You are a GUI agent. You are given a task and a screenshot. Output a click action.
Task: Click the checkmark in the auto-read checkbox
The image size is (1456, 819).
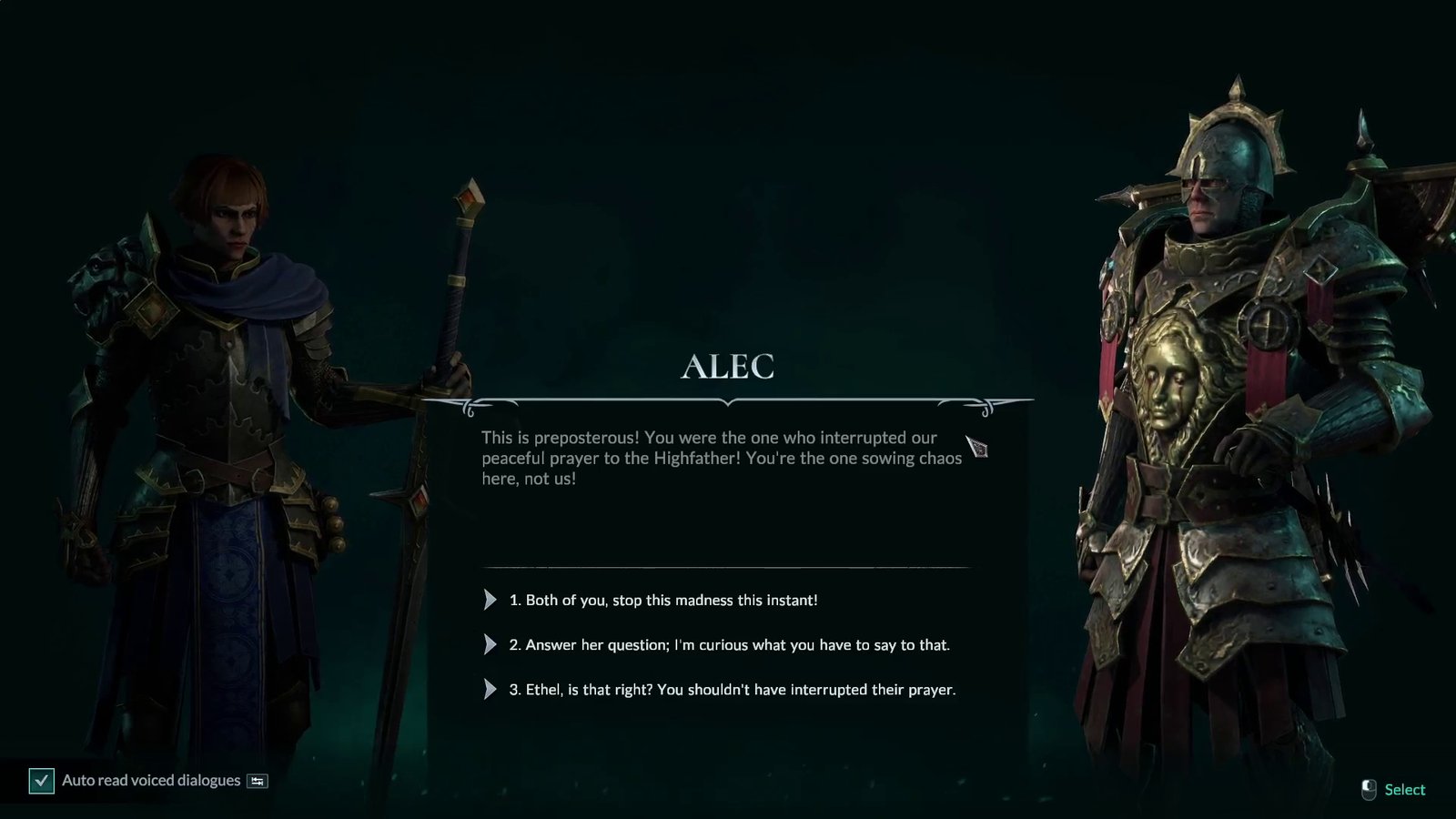pyautogui.click(x=40, y=780)
